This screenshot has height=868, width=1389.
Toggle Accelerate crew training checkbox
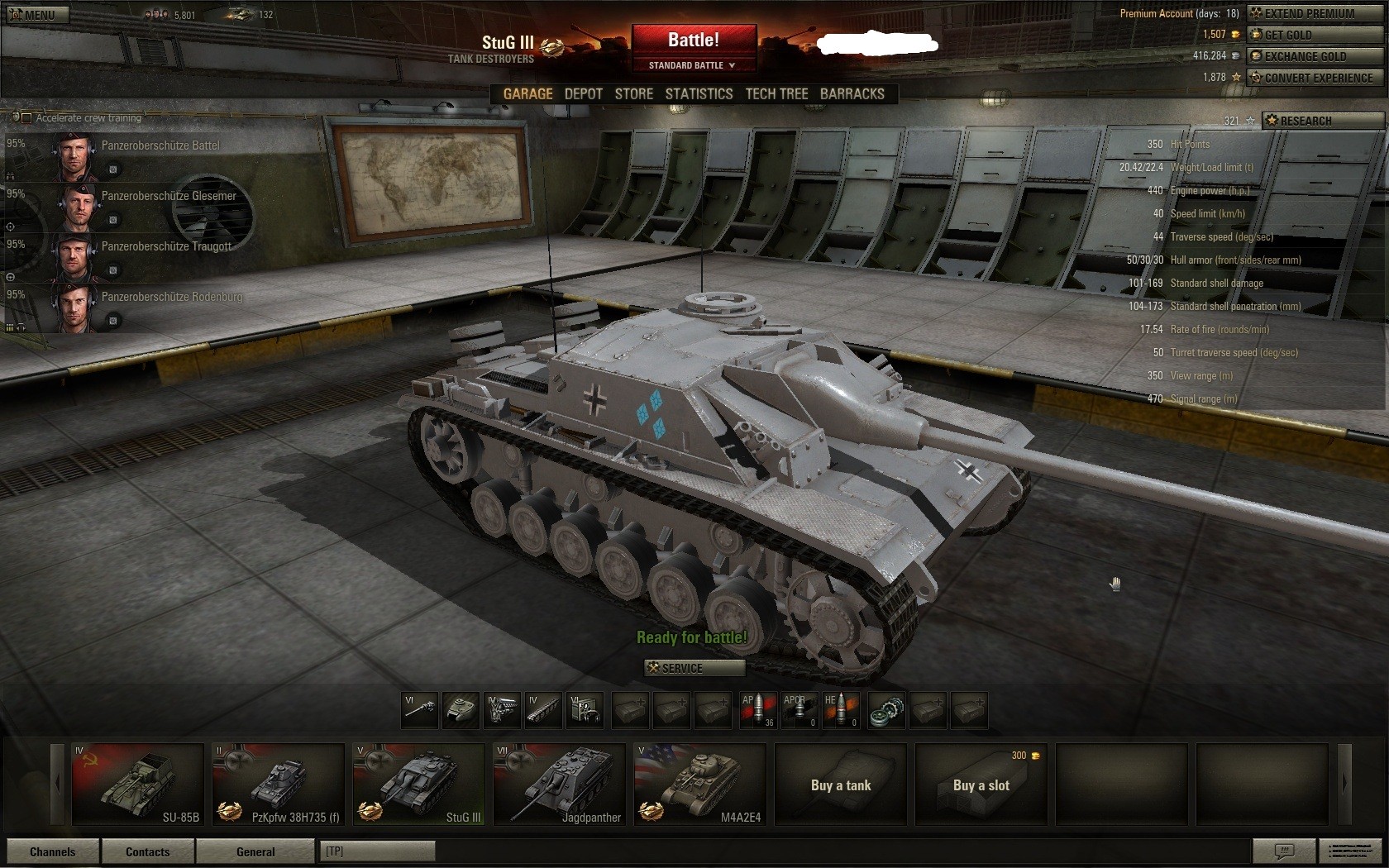point(26,118)
